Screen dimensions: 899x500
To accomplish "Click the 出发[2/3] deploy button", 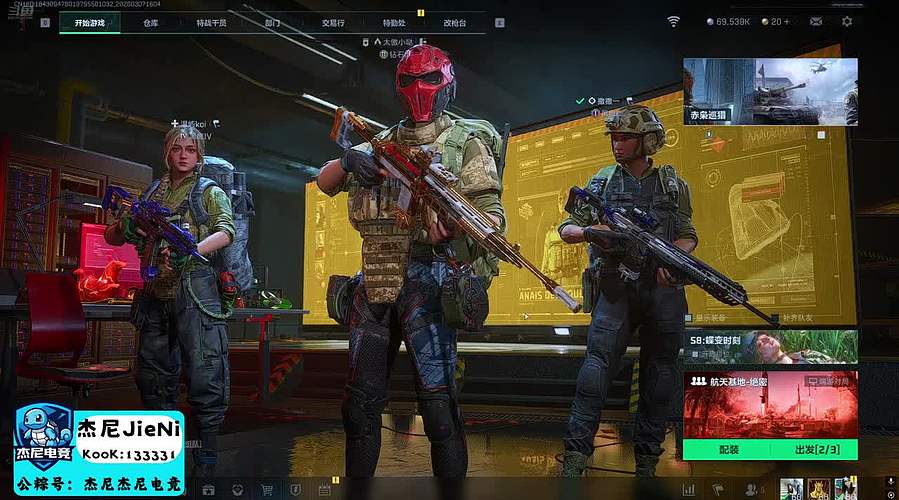I will 813,449.
